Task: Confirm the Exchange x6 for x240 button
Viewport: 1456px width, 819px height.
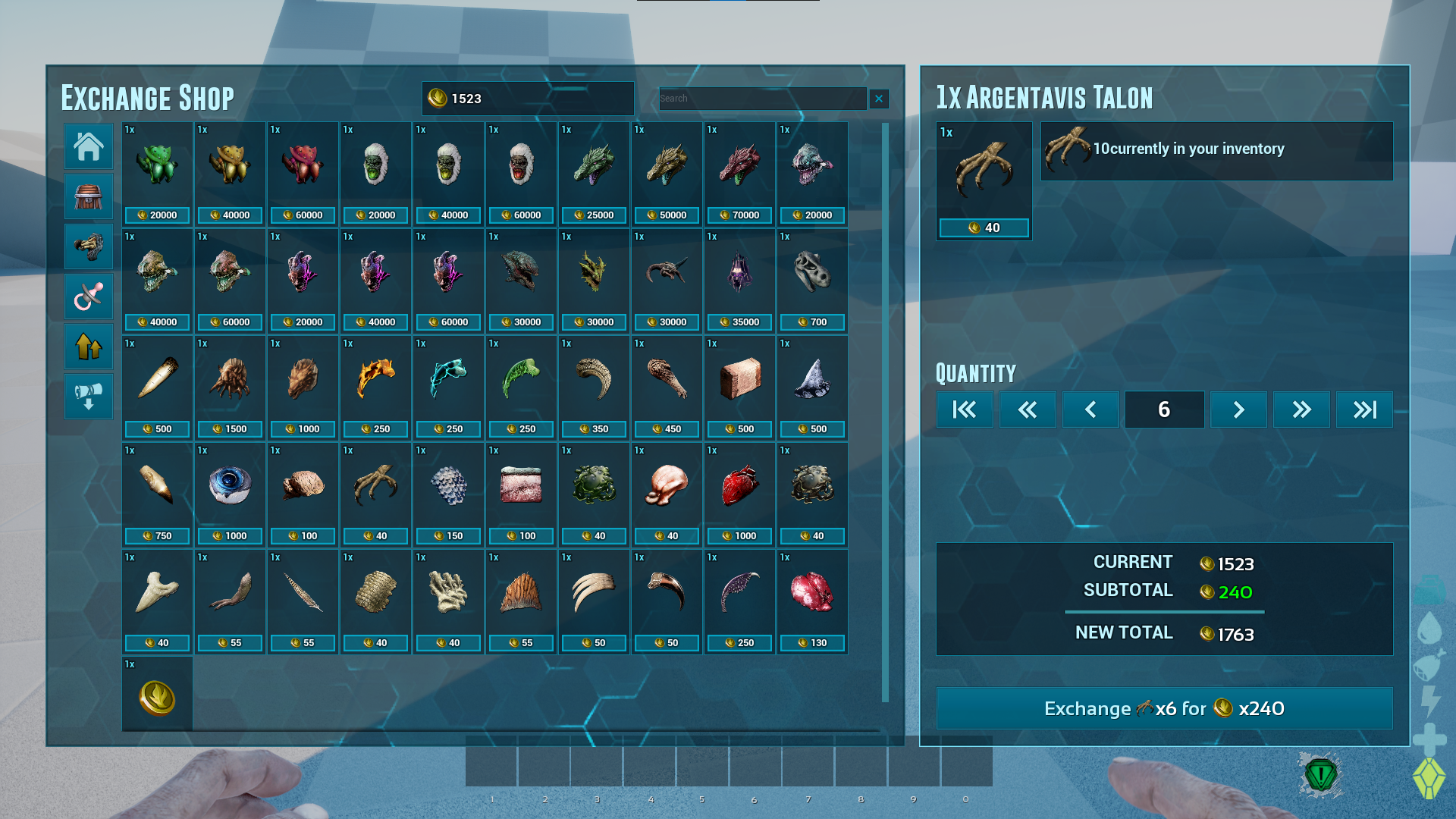Action: pyautogui.click(x=1164, y=708)
